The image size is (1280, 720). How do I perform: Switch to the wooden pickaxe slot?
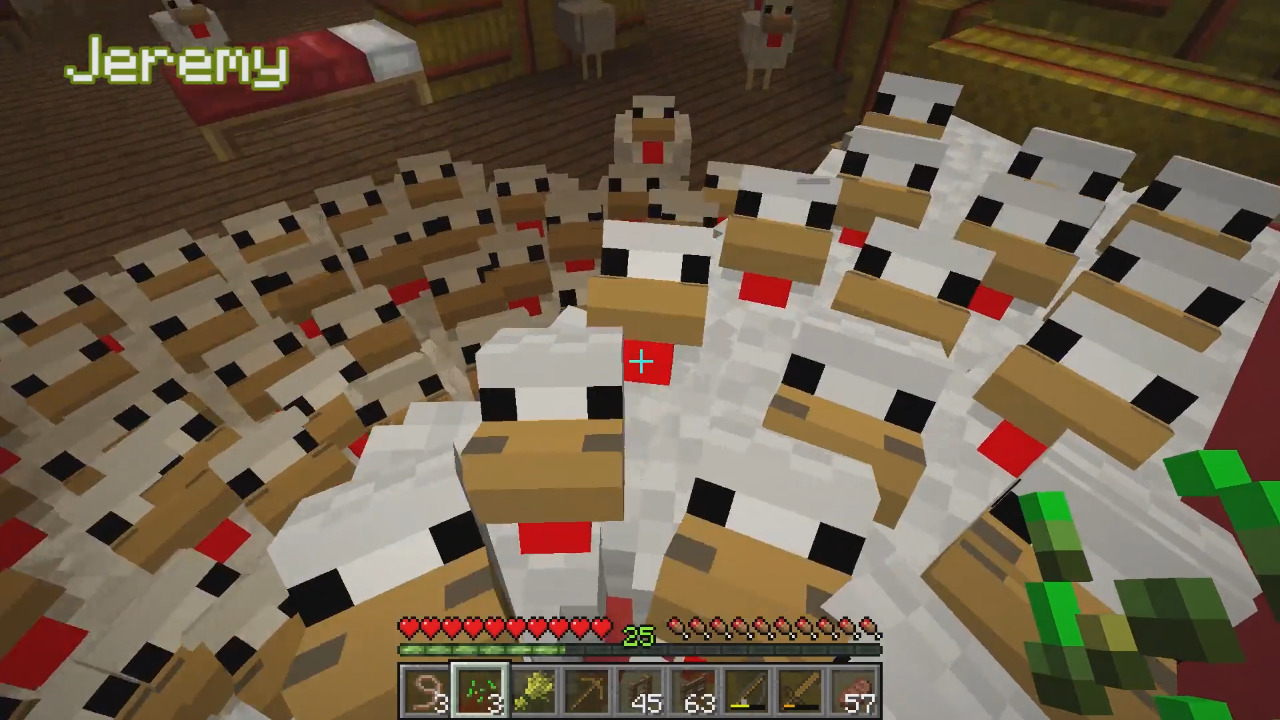coord(587,692)
